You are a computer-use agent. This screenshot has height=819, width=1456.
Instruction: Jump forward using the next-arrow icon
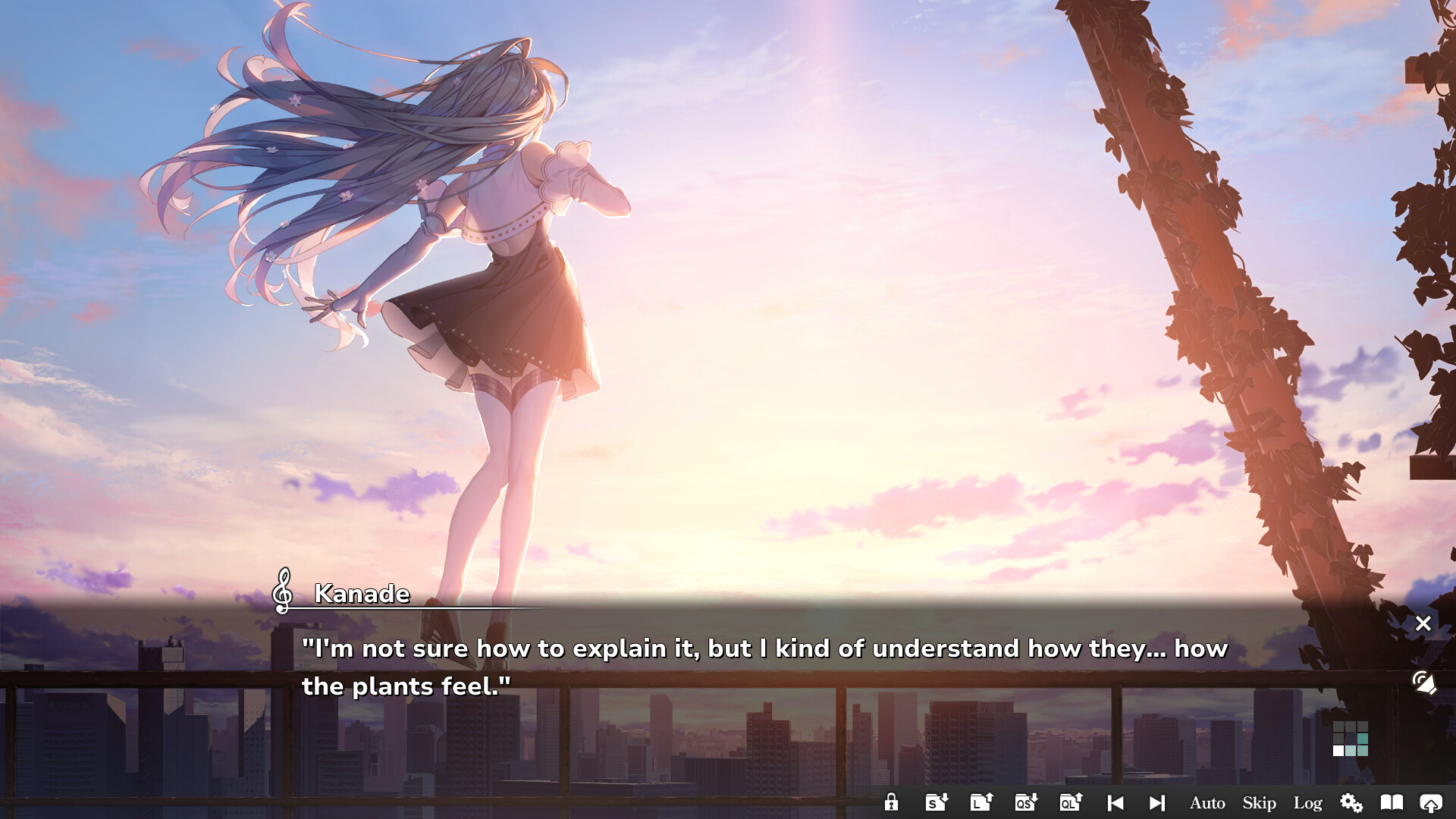point(1158,802)
